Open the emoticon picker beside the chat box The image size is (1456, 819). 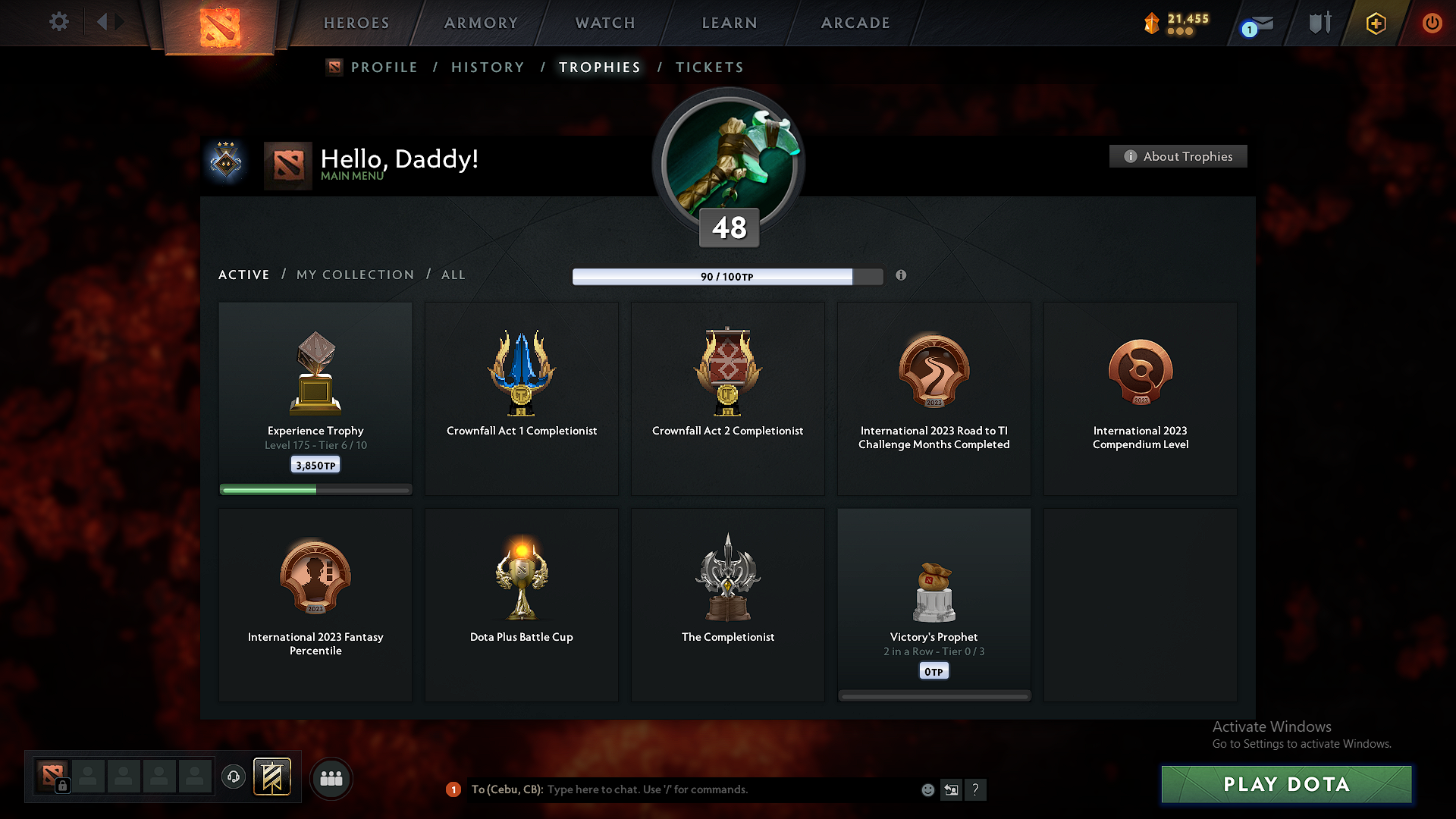click(x=927, y=789)
